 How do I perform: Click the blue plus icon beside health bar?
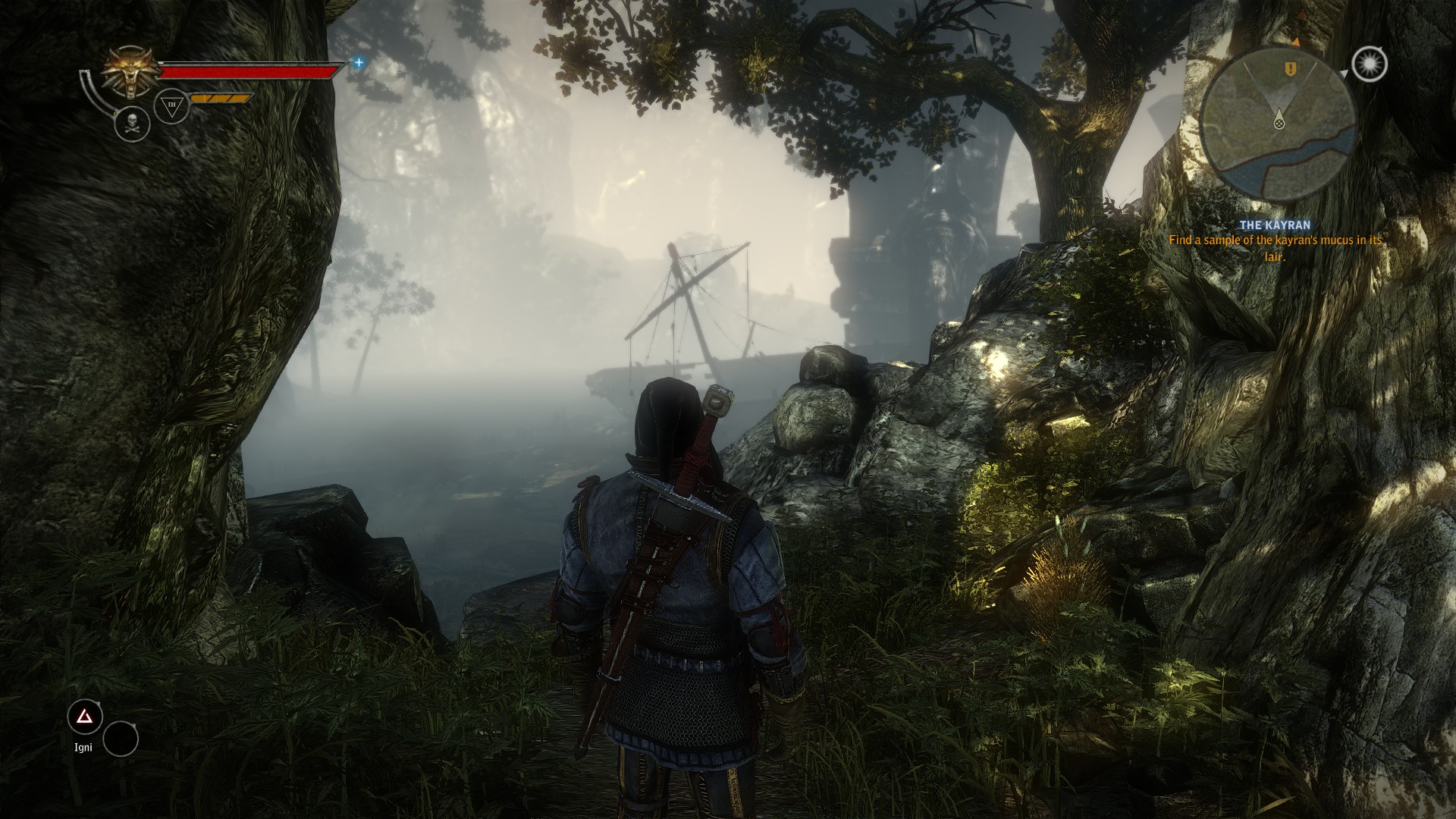pos(359,63)
